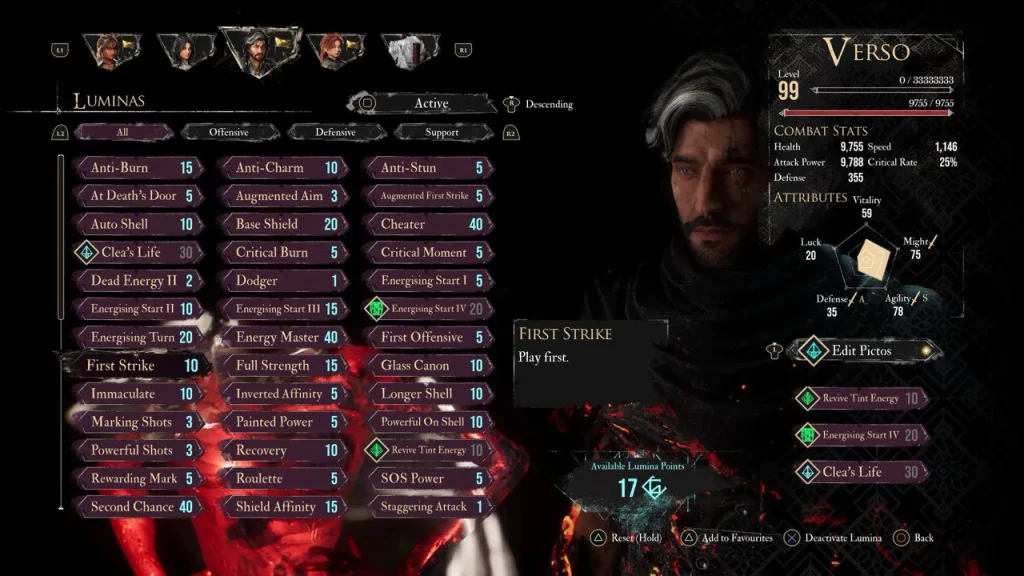Select equipped Revive Tint Energy picto
The height and width of the screenshot is (576, 1024).
coord(861,398)
